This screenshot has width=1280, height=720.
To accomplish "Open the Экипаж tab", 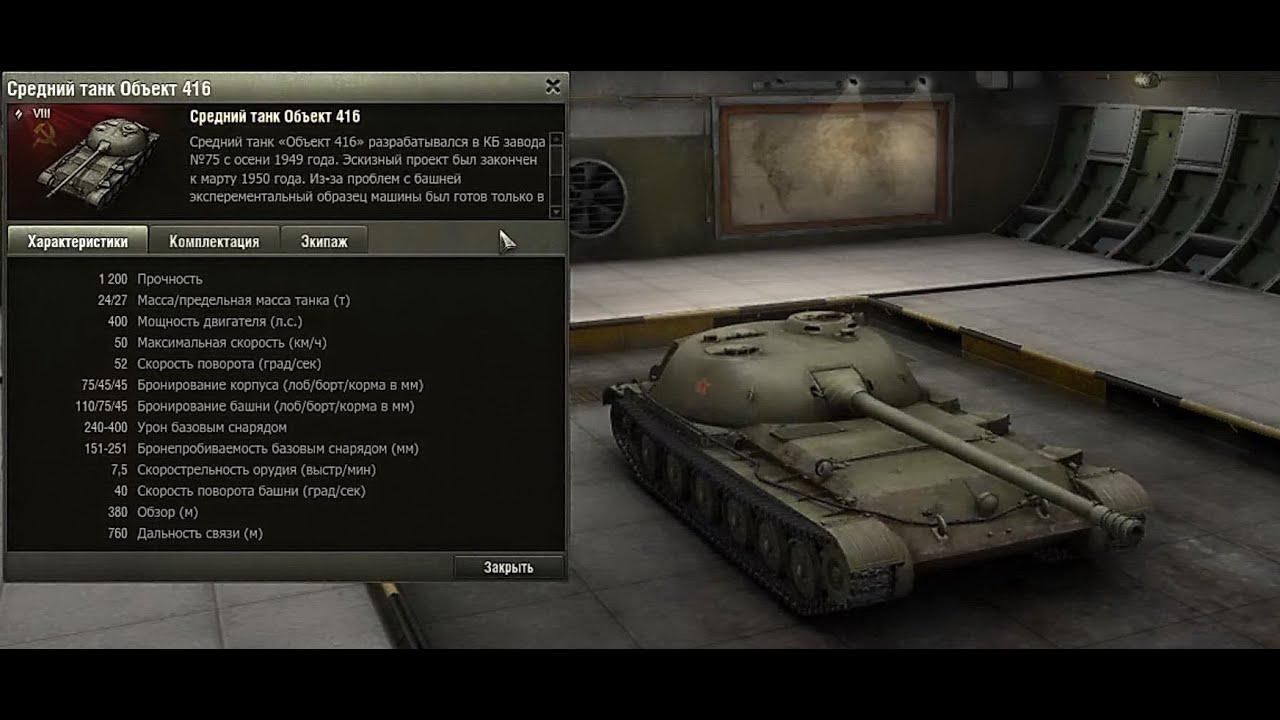I will click(324, 241).
